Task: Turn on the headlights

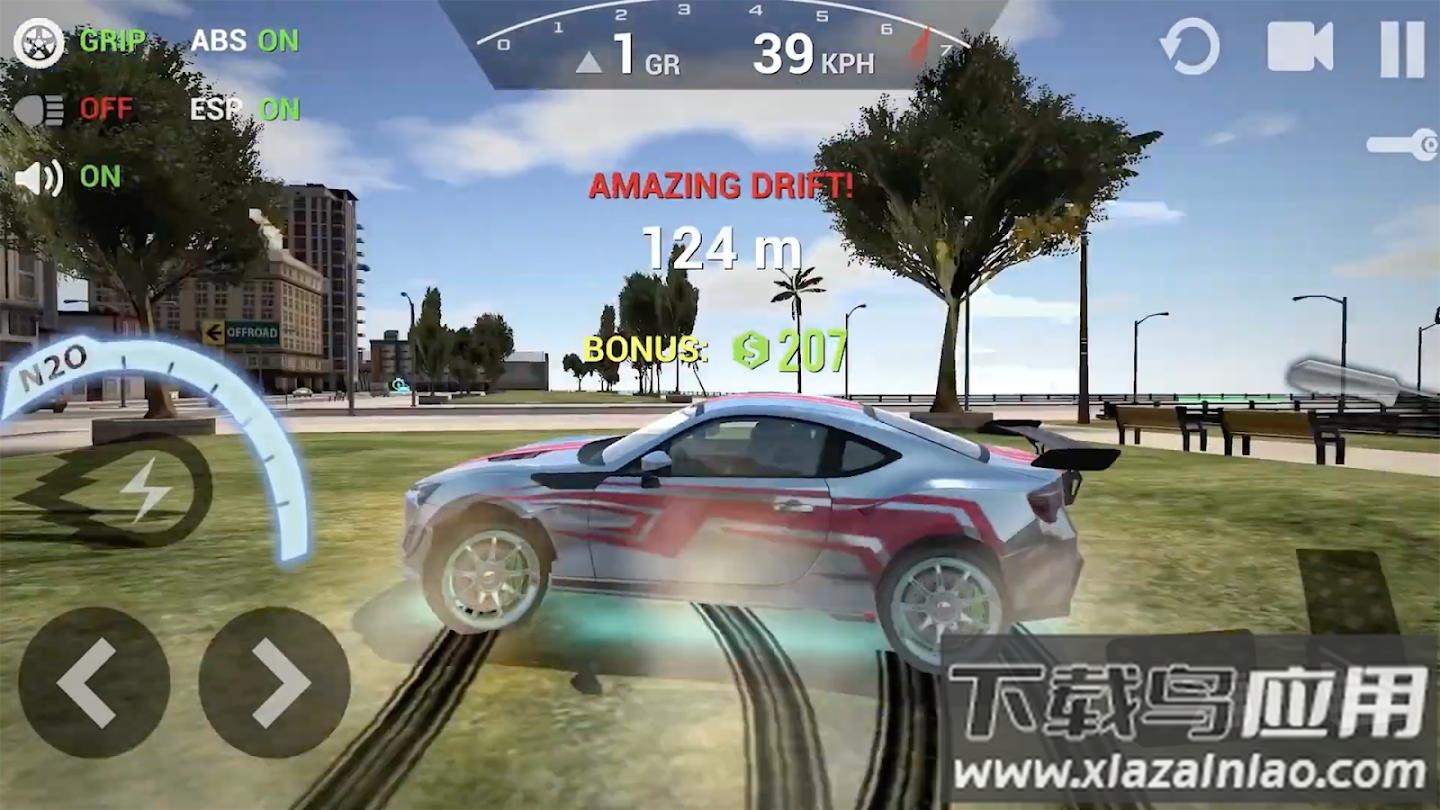Action: (x=40, y=109)
